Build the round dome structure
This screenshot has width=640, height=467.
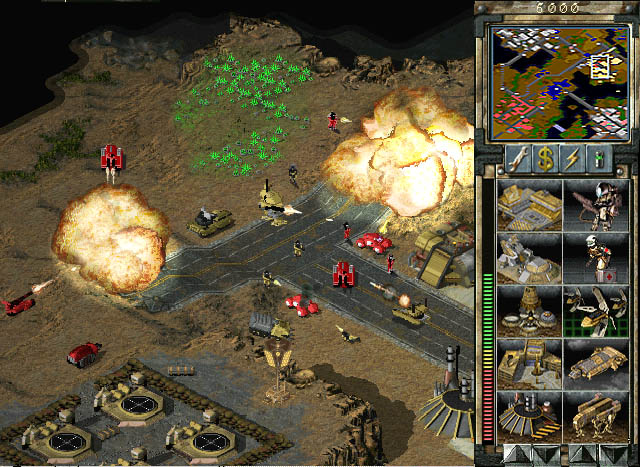(529, 310)
